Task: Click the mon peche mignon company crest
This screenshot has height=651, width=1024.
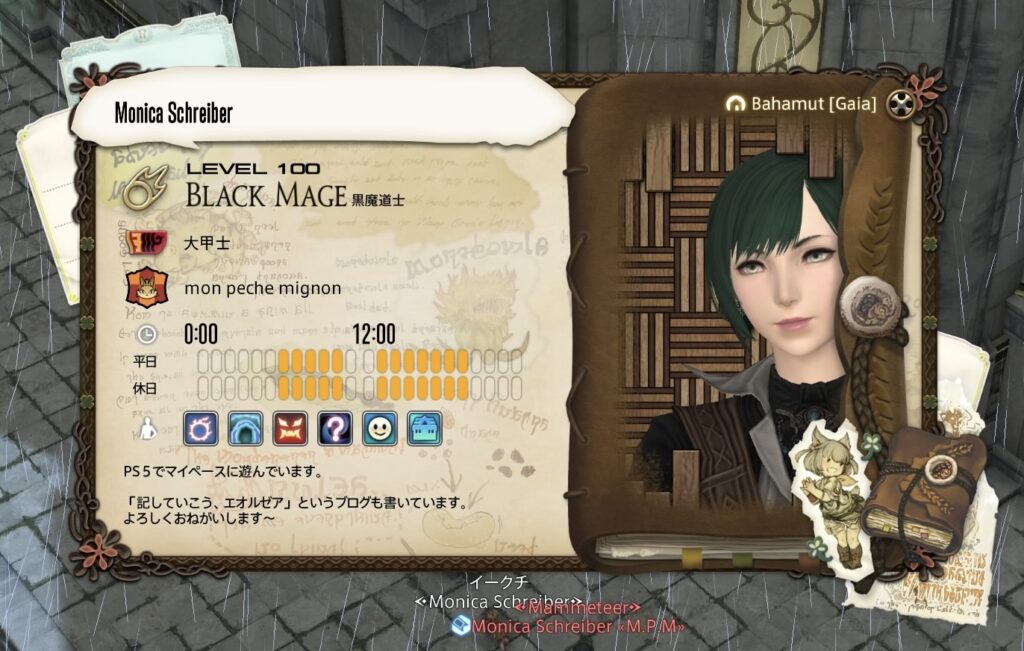Action: [145, 288]
